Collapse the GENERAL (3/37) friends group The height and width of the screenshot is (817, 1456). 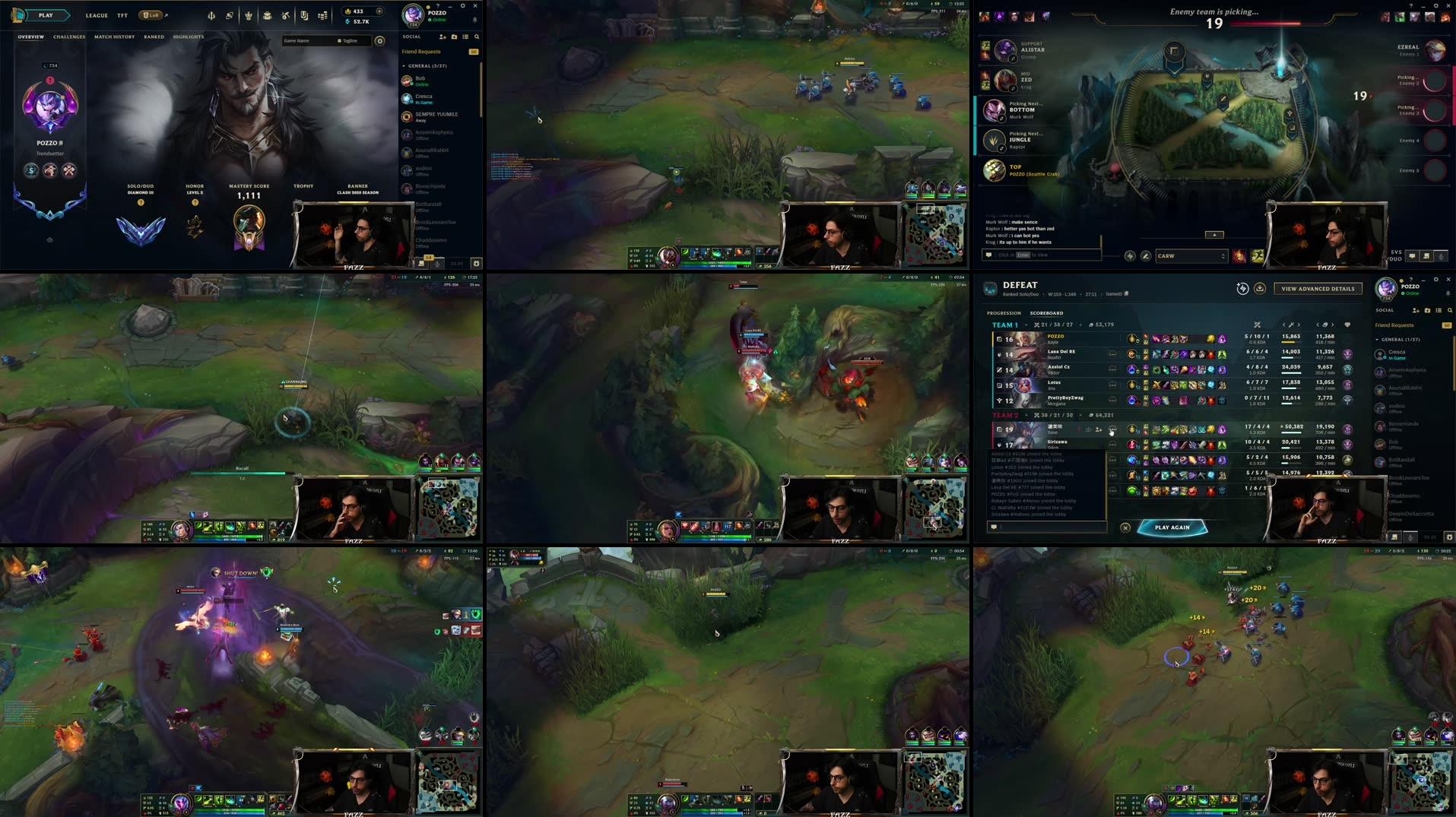pos(404,66)
